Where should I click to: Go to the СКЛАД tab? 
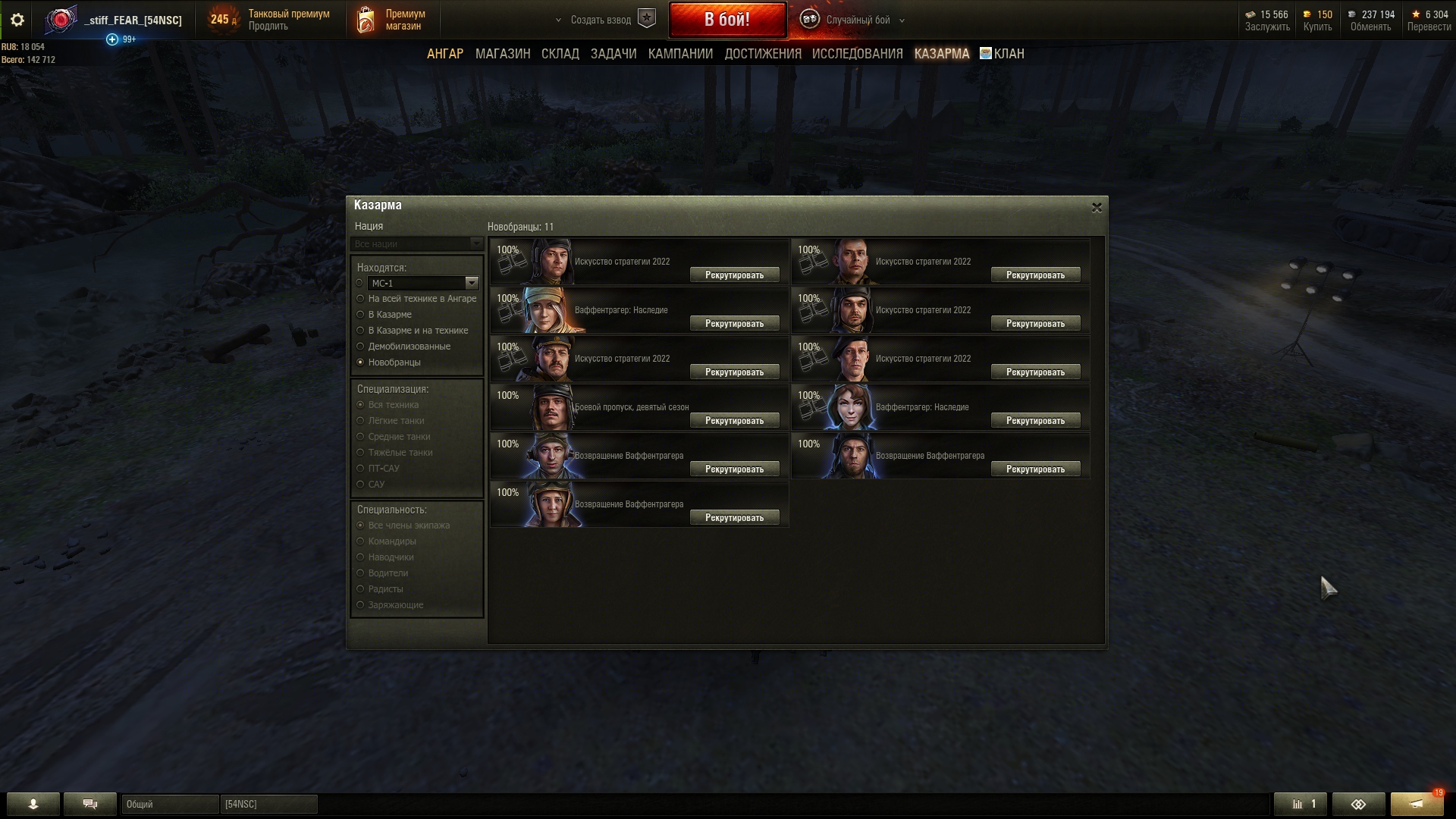pos(560,54)
